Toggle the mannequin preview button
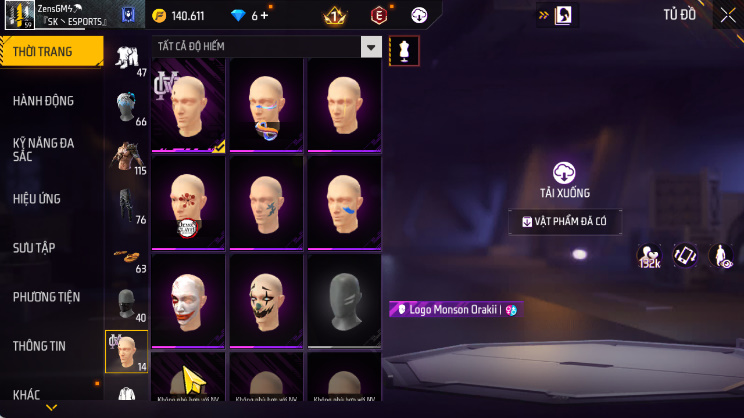Screen dimensions: 744x418 tap(404, 49)
